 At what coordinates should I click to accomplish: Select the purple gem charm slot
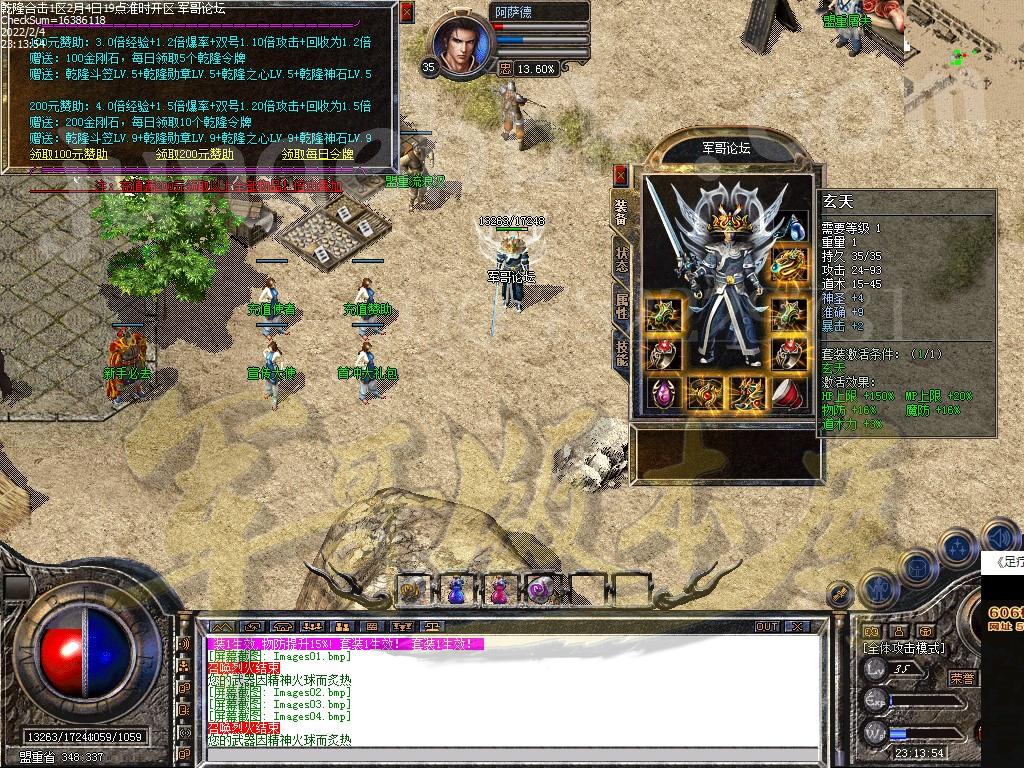(x=662, y=393)
